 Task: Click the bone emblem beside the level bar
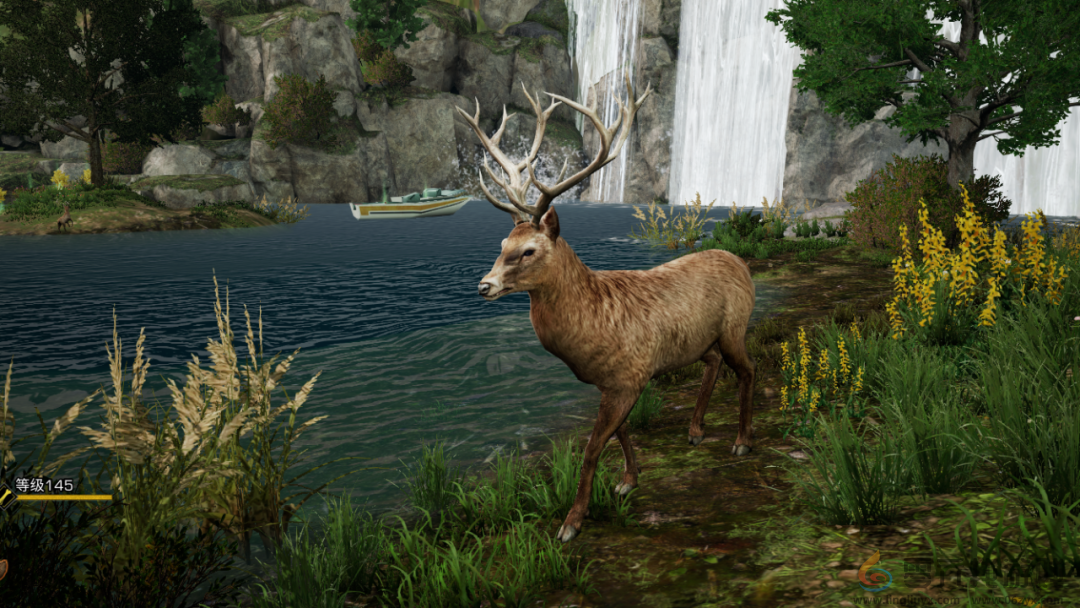coord(5,496)
